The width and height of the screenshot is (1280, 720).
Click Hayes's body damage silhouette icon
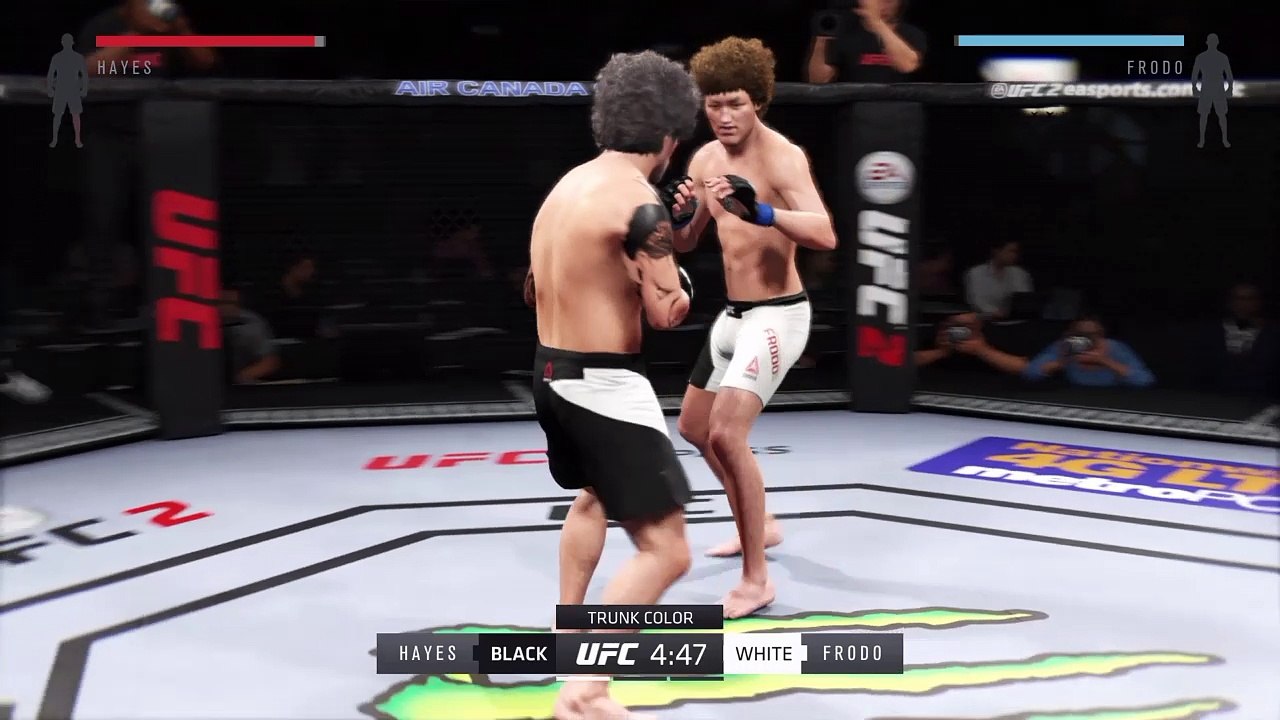pos(67,91)
